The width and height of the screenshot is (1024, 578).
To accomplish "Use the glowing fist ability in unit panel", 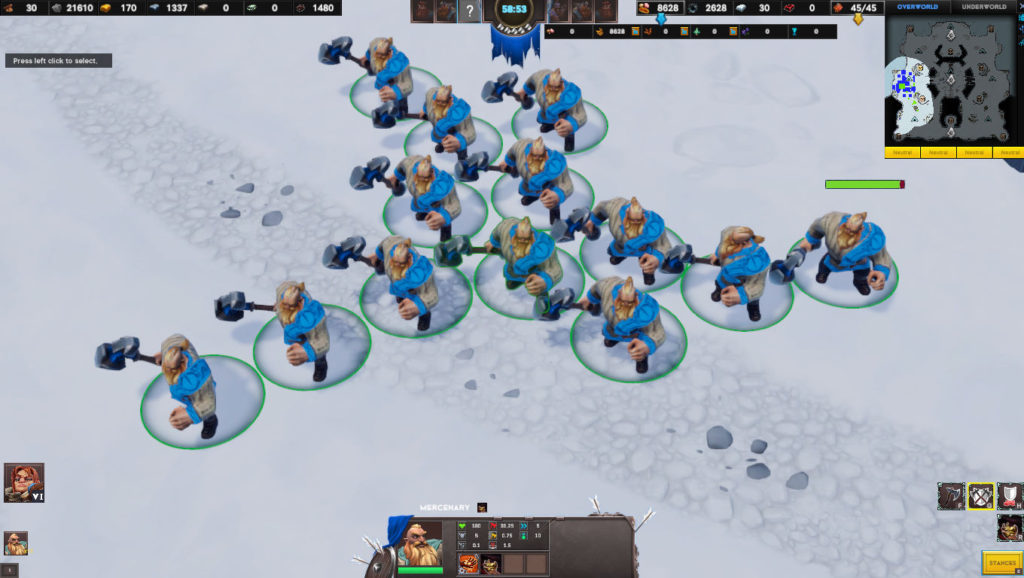I will pyautogui.click(x=468, y=564).
